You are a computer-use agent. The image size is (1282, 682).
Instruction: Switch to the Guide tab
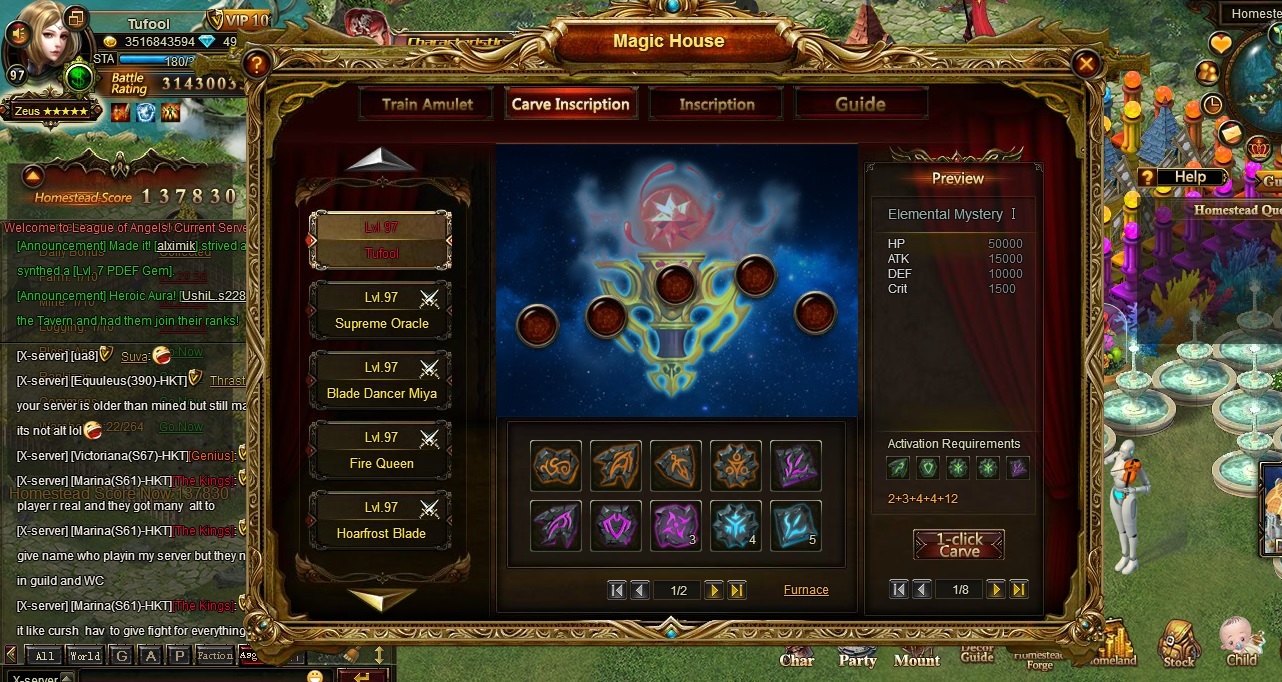(860, 104)
